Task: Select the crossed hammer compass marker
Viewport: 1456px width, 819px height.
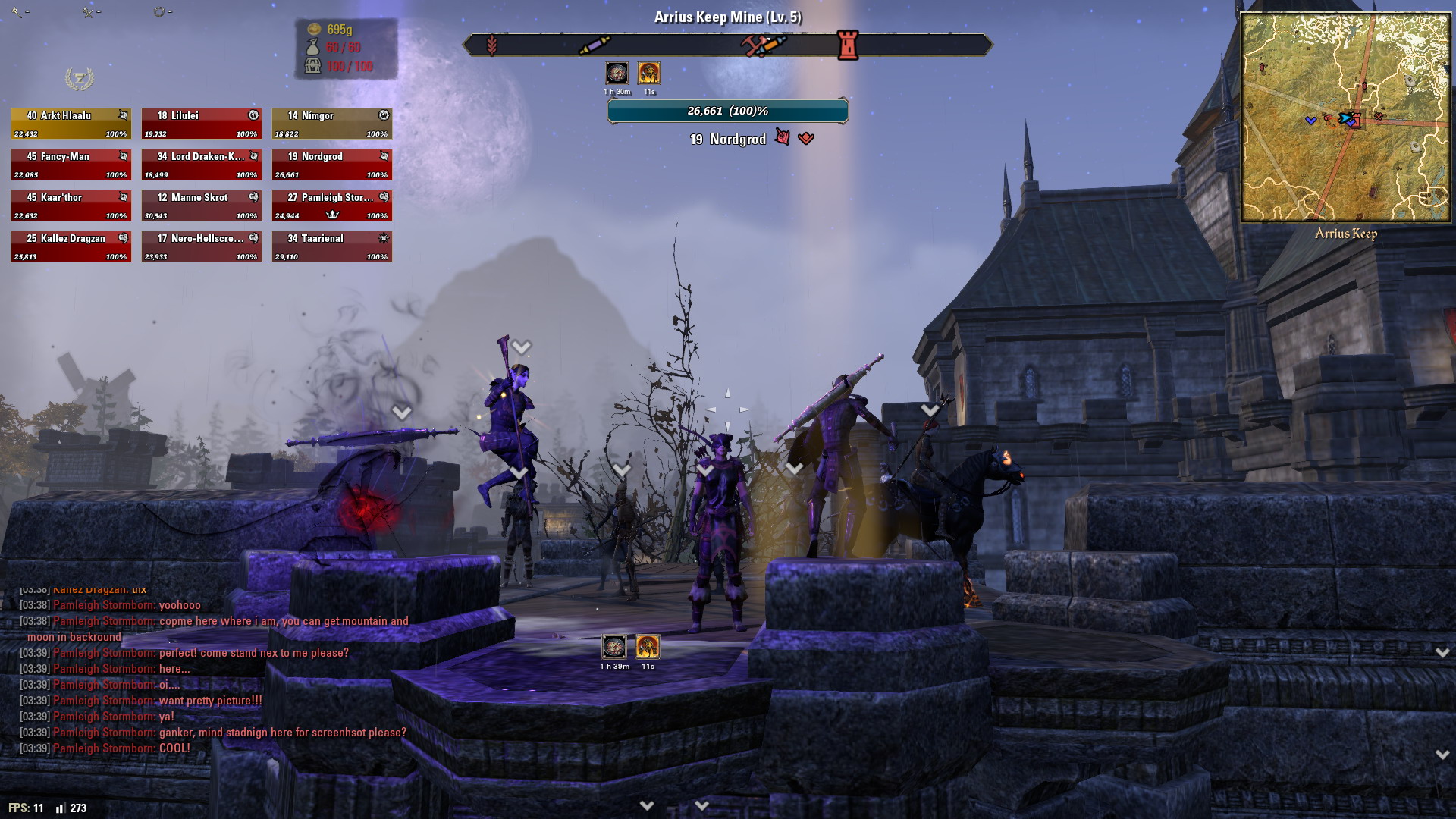Action: coord(762,45)
